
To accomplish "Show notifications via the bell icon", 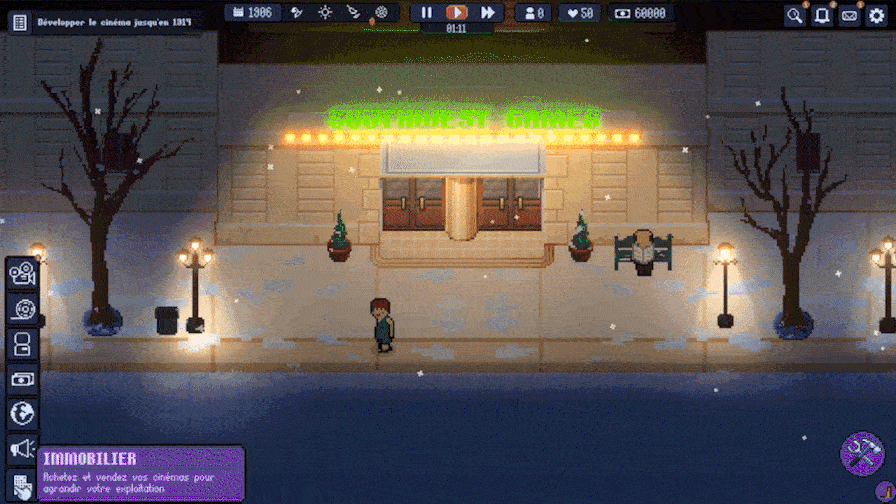I will (822, 15).
